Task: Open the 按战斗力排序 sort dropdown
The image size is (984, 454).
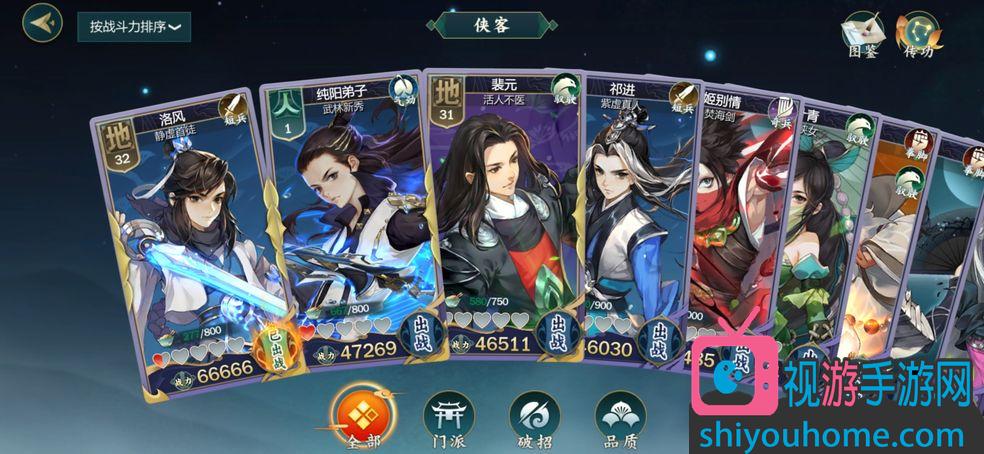Action: point(134,27)
